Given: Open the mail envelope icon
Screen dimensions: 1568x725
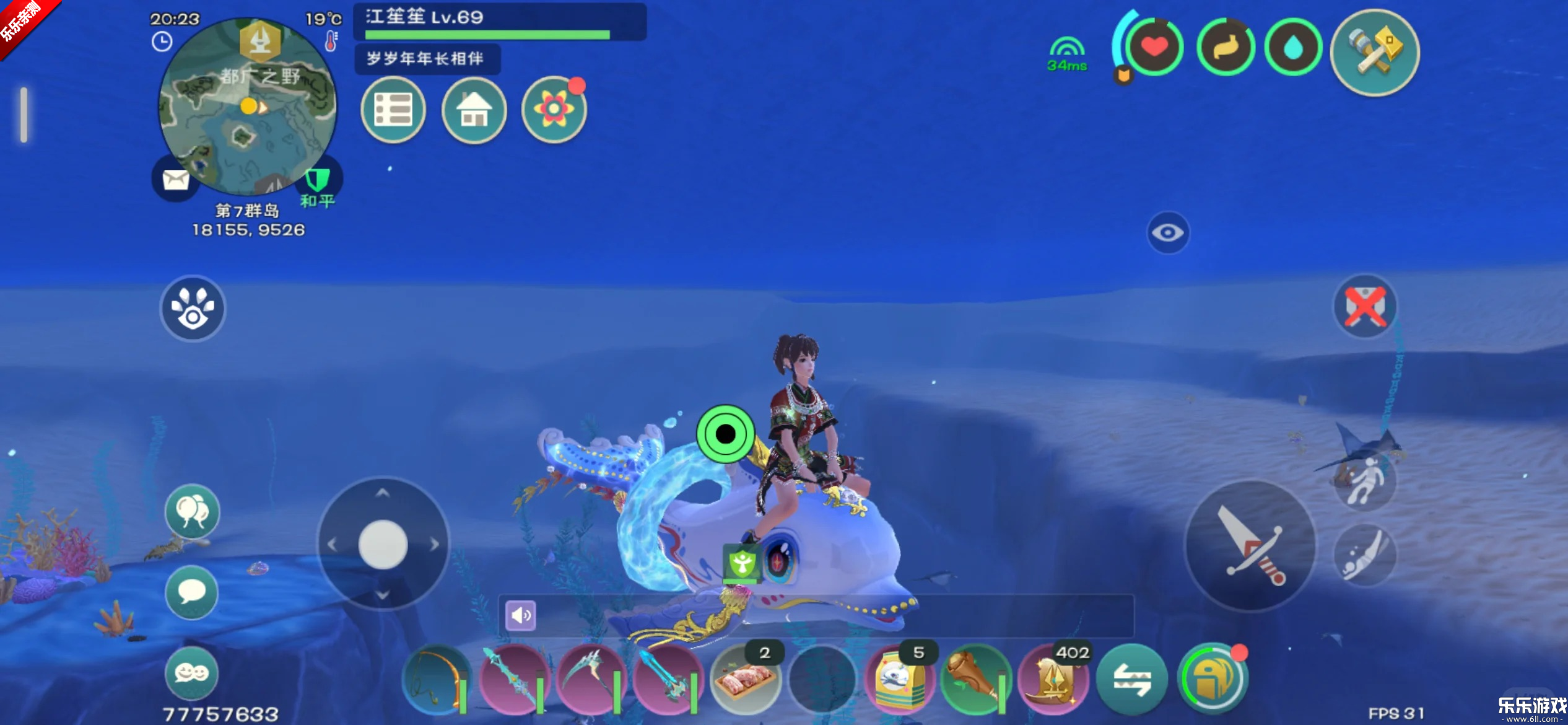Looking at the screenshot, I should pyautogui.click(x=175, y=180).
